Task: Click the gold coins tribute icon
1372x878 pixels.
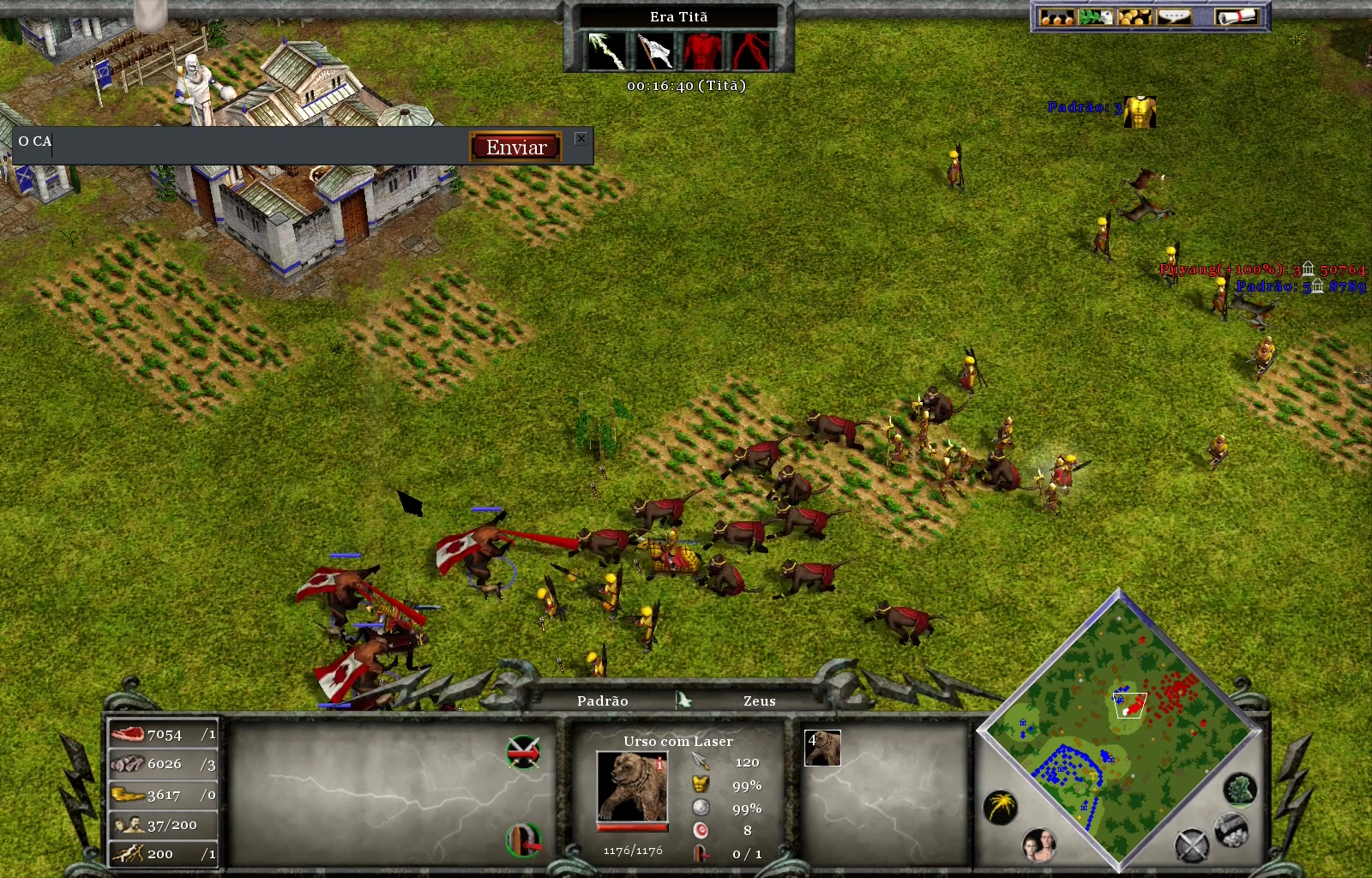Action: click(1134, 18)
